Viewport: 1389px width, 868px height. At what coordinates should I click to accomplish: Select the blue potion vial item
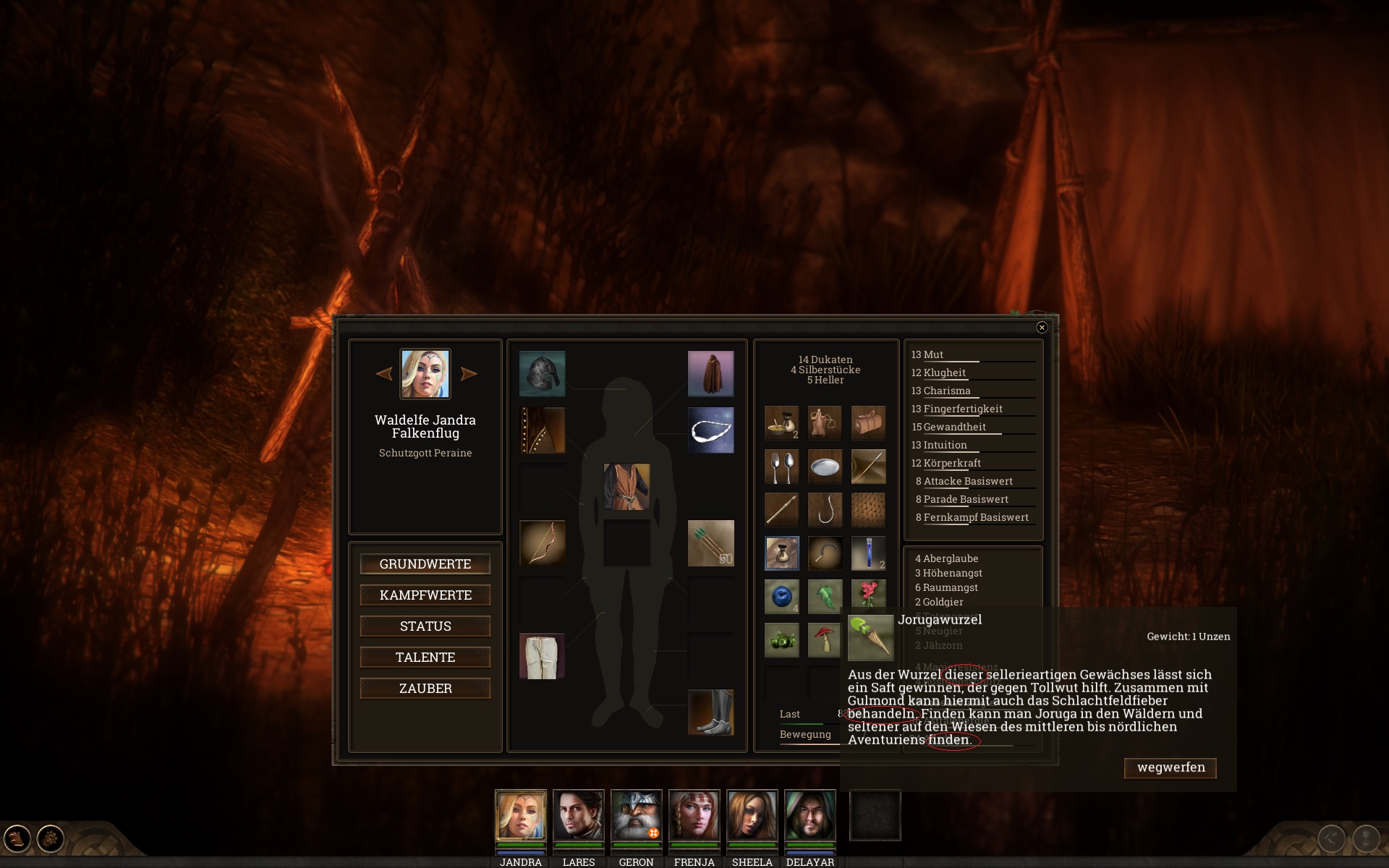click(868, 553)
